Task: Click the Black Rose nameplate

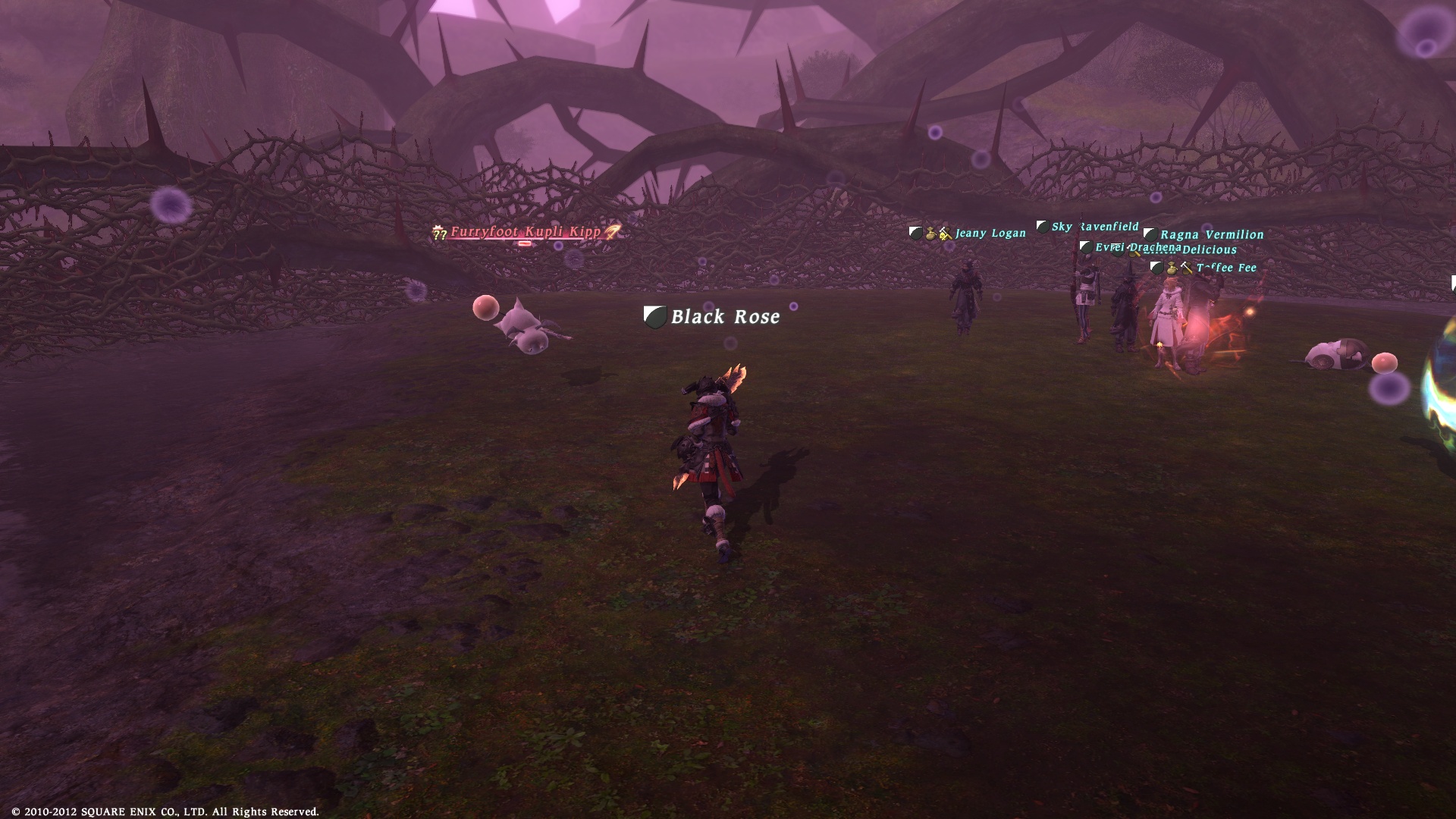Action: point(724,317)
